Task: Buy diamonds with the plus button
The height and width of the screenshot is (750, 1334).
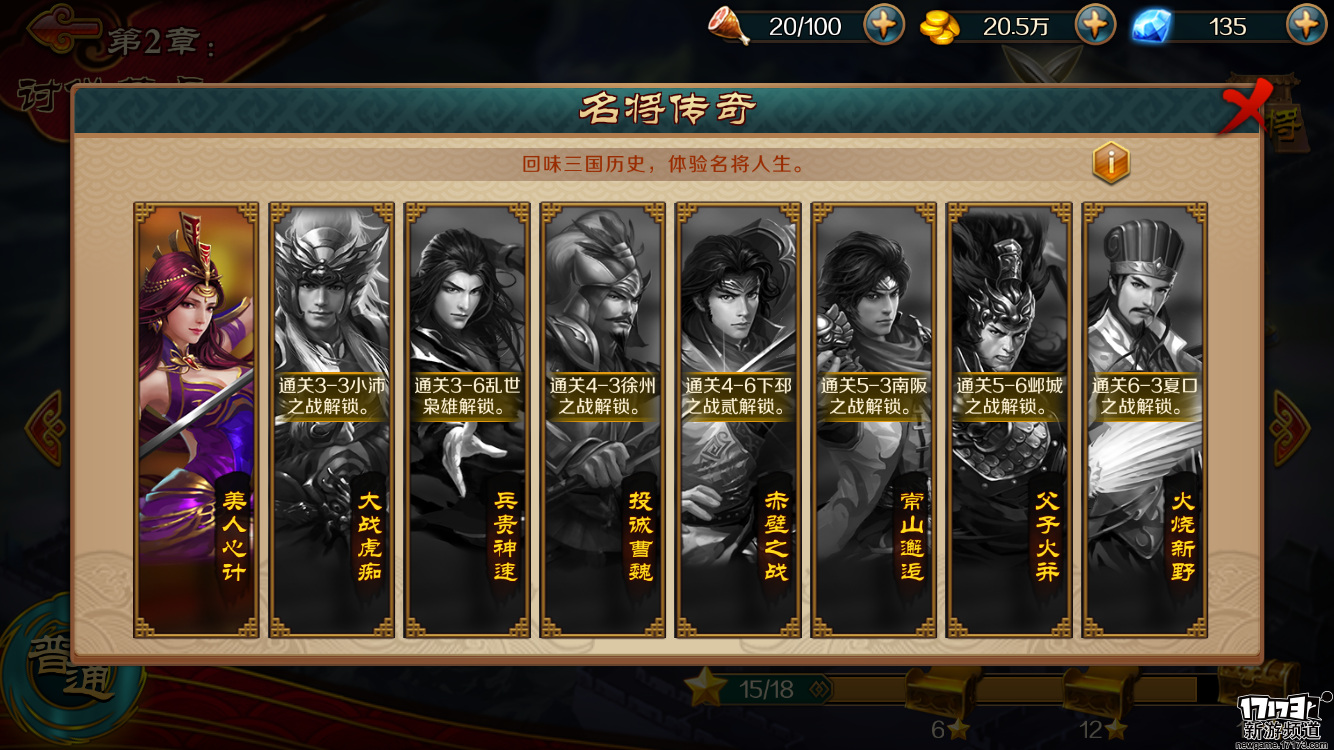Action: coord(1306,25)
